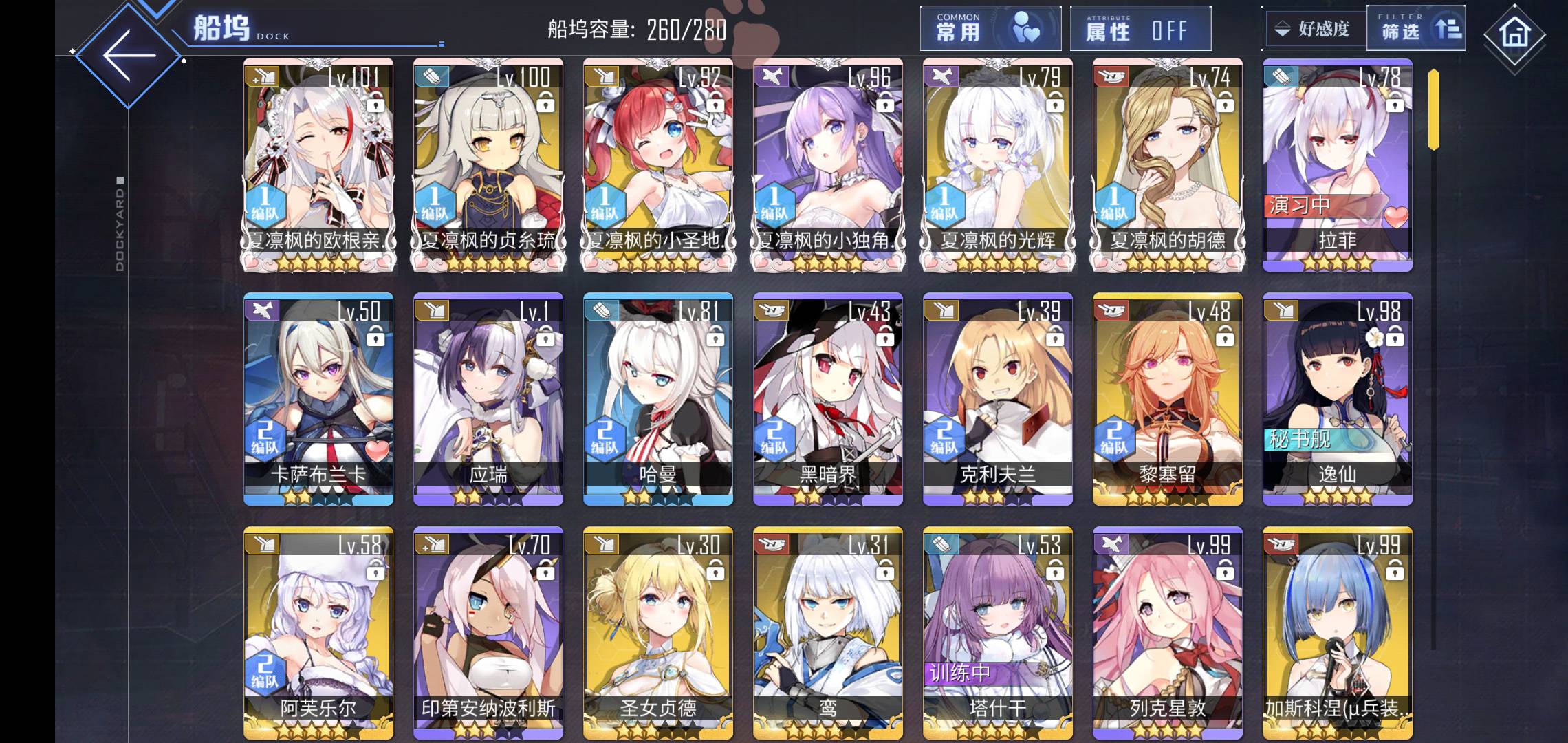
Task: Choose the 圣女贞德 ship card
Action: click(x=658, y=633)
